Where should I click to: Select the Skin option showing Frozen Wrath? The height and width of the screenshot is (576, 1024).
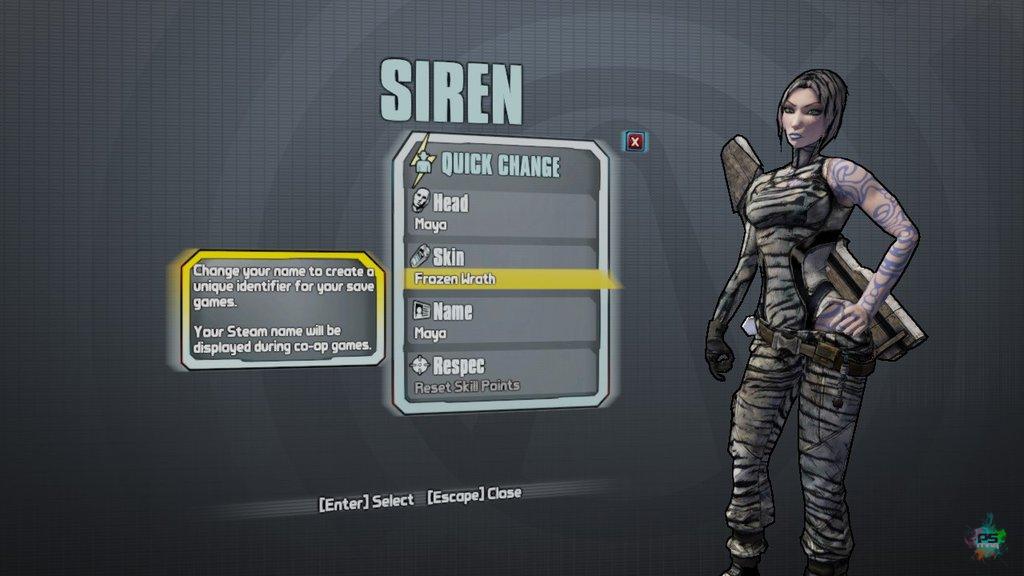pyautogui.click(x=503, y=267)
